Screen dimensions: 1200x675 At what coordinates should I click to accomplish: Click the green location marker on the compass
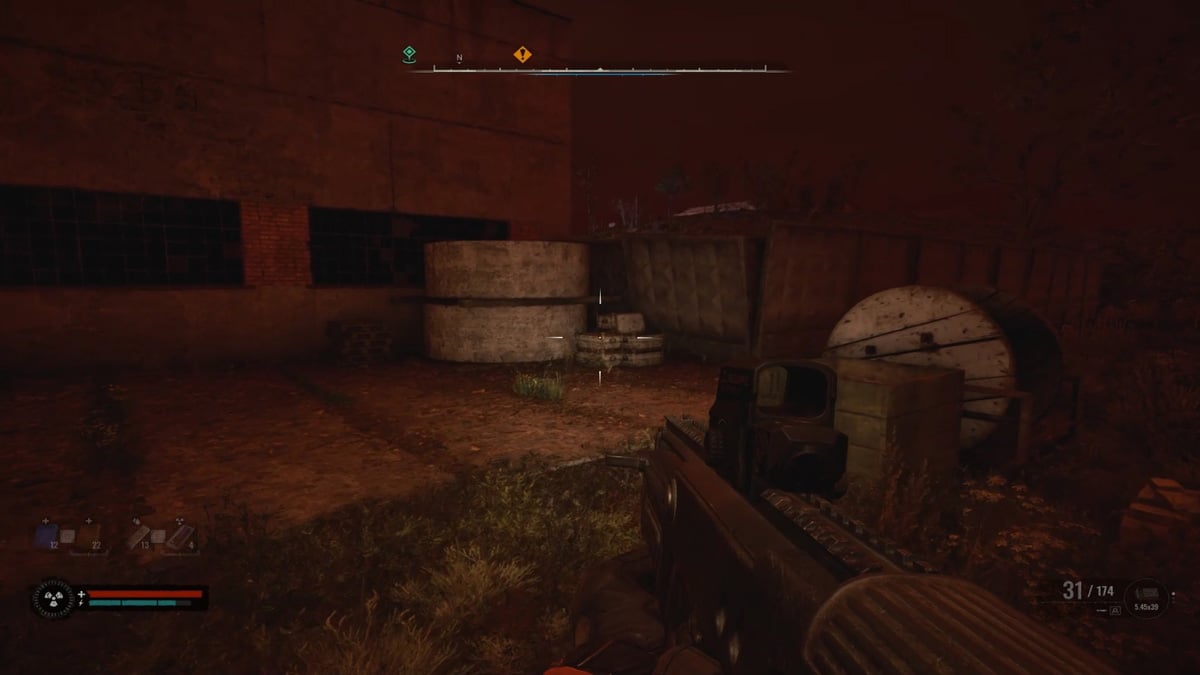click(x=409, y=54)
